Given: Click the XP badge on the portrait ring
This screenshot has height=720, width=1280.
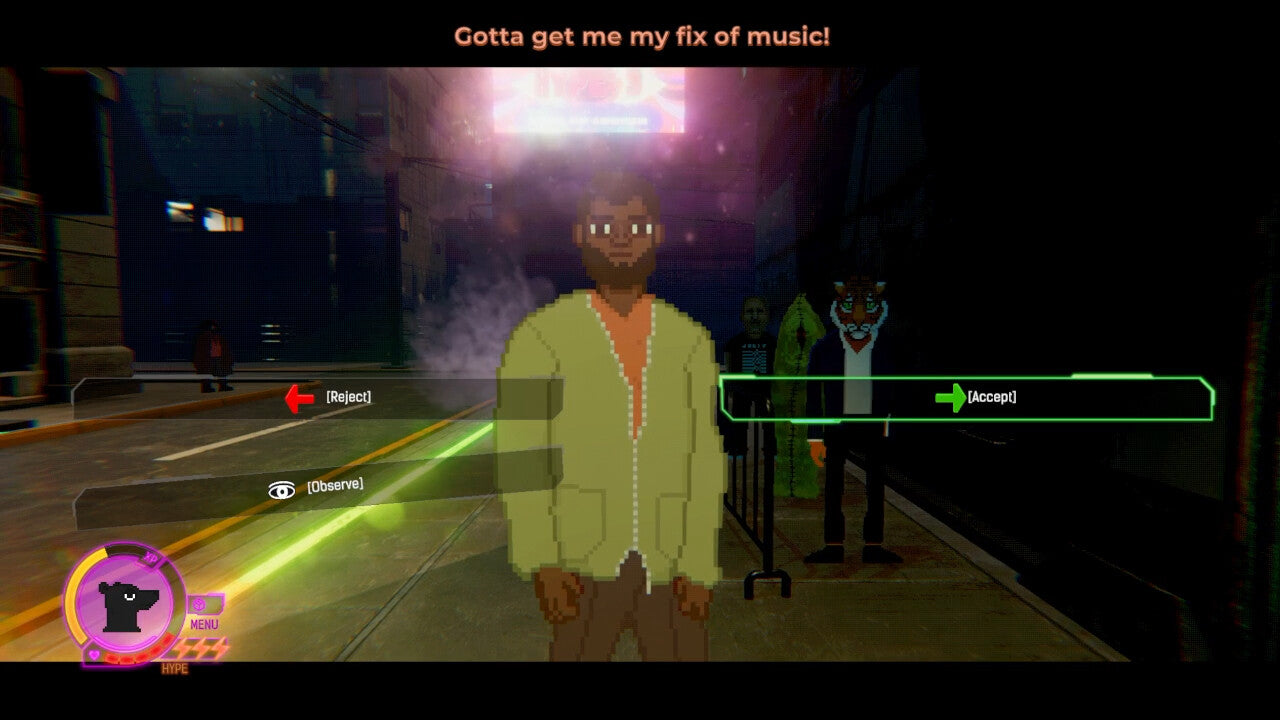Looking at the screenshot, I should click(x=150, y=558).
